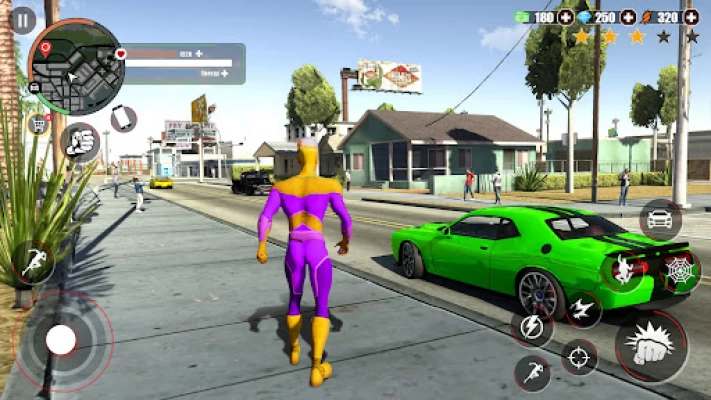
Task: Buy more diamonds with the plus button
Action: coord(628,17)
